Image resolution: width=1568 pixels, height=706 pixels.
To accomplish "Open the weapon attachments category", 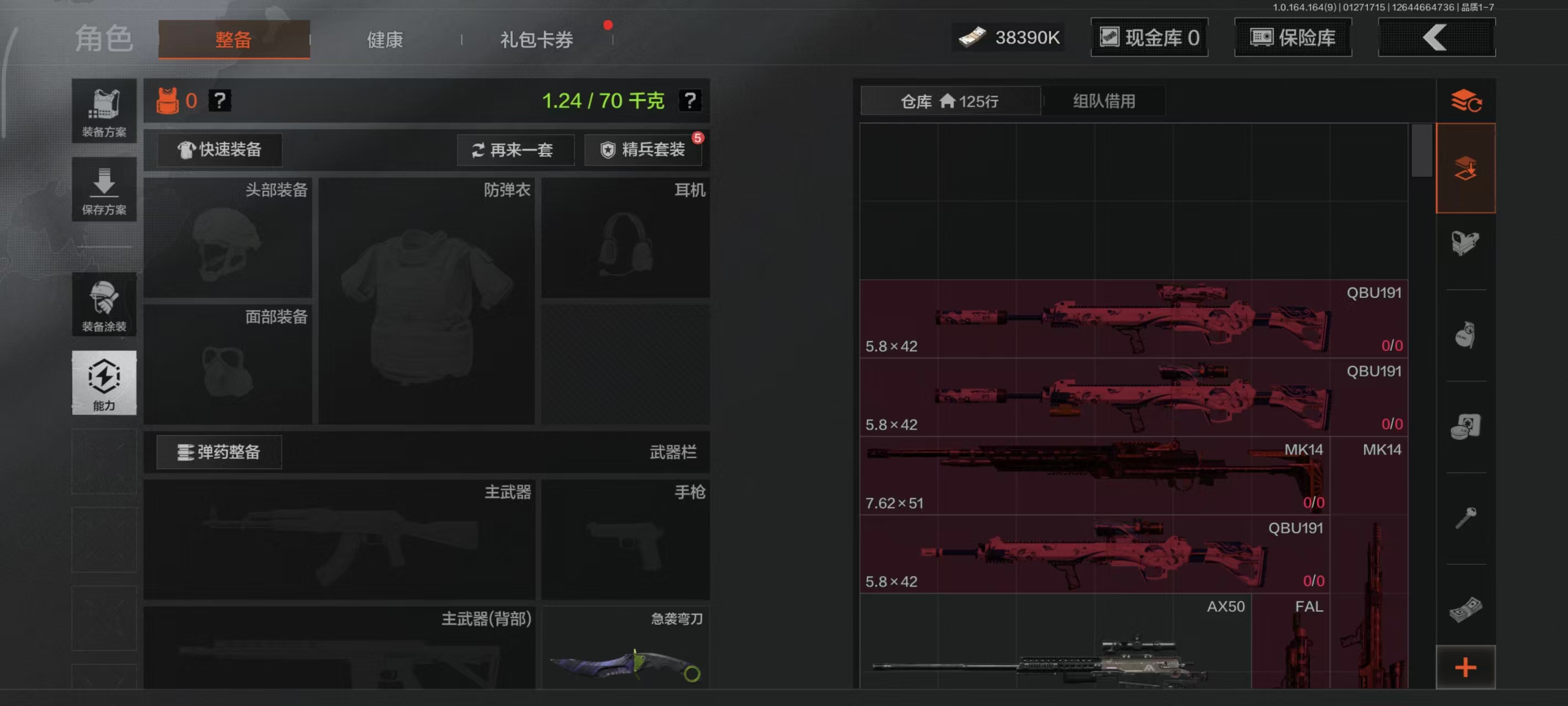I will coord(1467,244).
